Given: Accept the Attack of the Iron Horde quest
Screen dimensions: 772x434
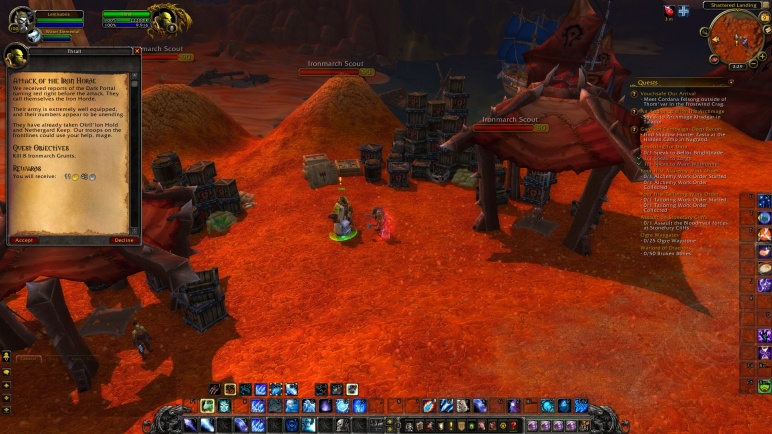Looking at the screenshot, I should tap(25, 240).
